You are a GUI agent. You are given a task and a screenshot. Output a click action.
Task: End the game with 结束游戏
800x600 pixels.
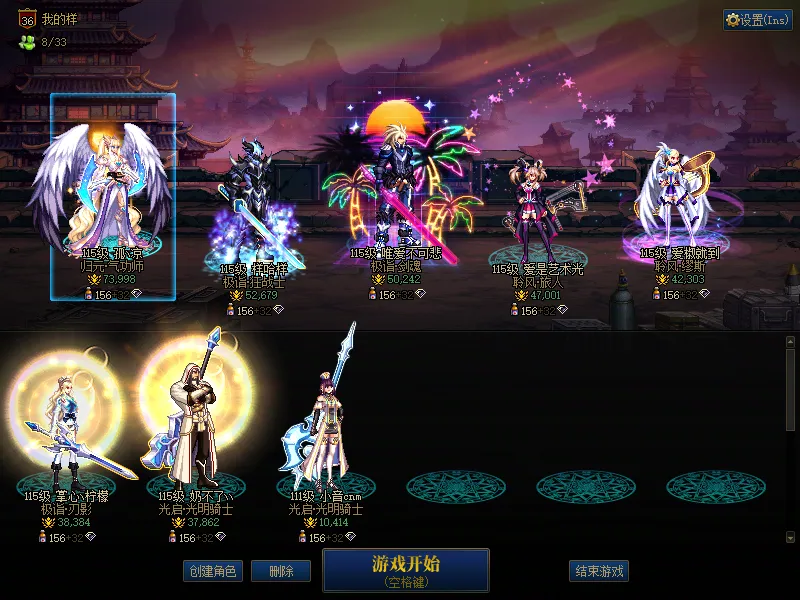pos(600,571)
